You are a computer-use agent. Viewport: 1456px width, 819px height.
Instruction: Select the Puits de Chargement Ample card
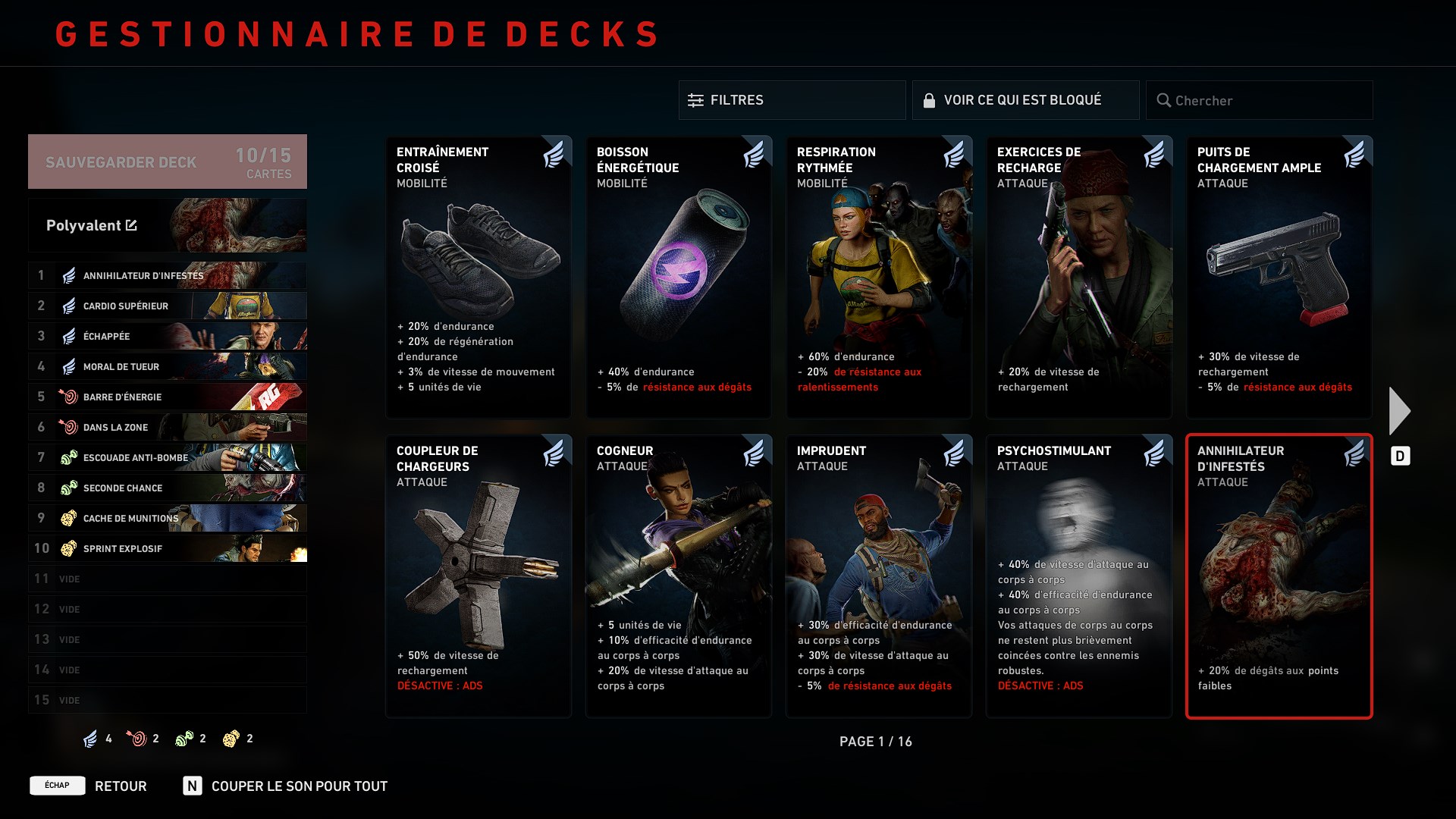tap(1279, 277)
